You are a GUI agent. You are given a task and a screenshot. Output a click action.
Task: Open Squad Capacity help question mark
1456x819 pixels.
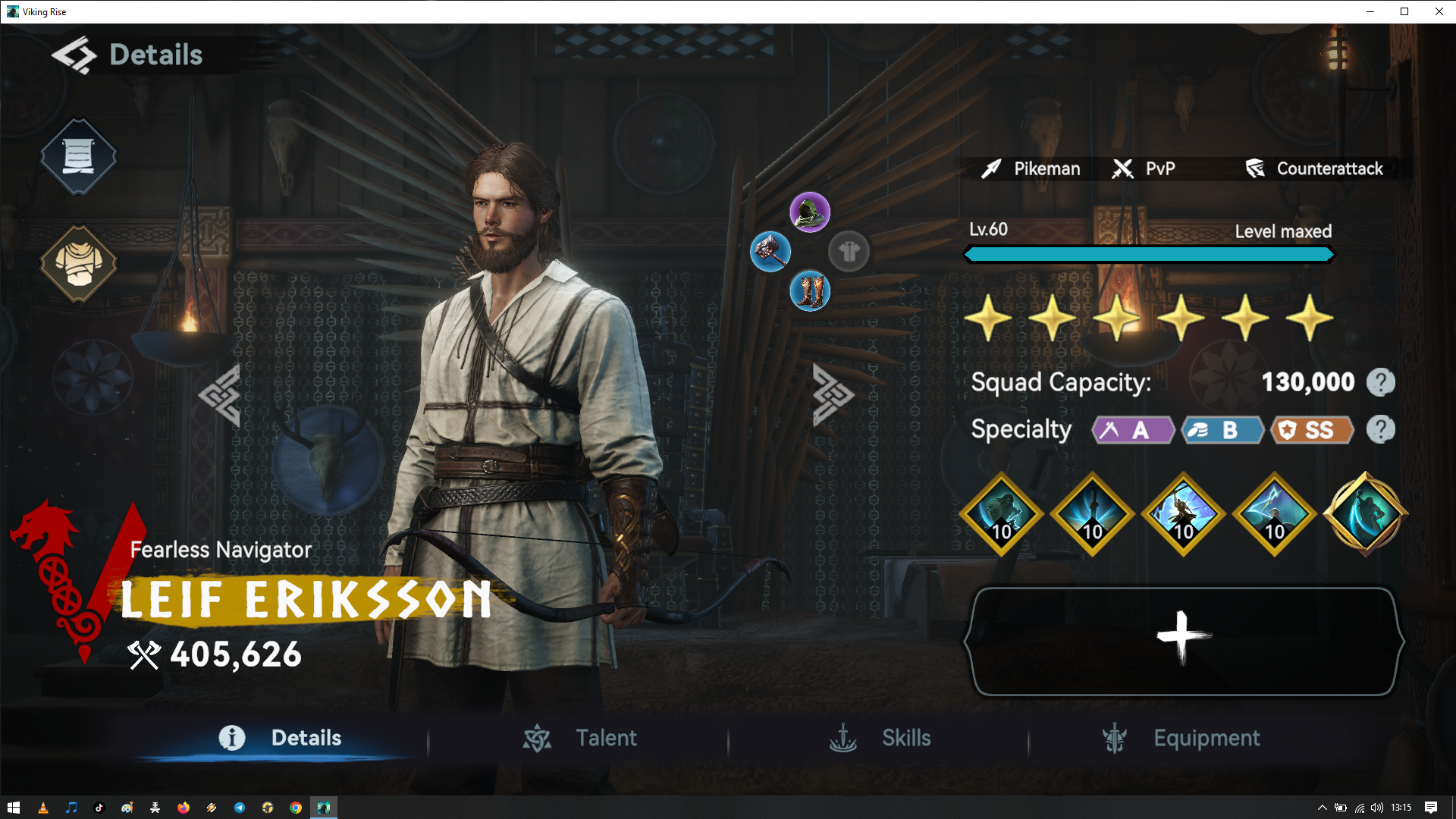(x=1380, y=382)
